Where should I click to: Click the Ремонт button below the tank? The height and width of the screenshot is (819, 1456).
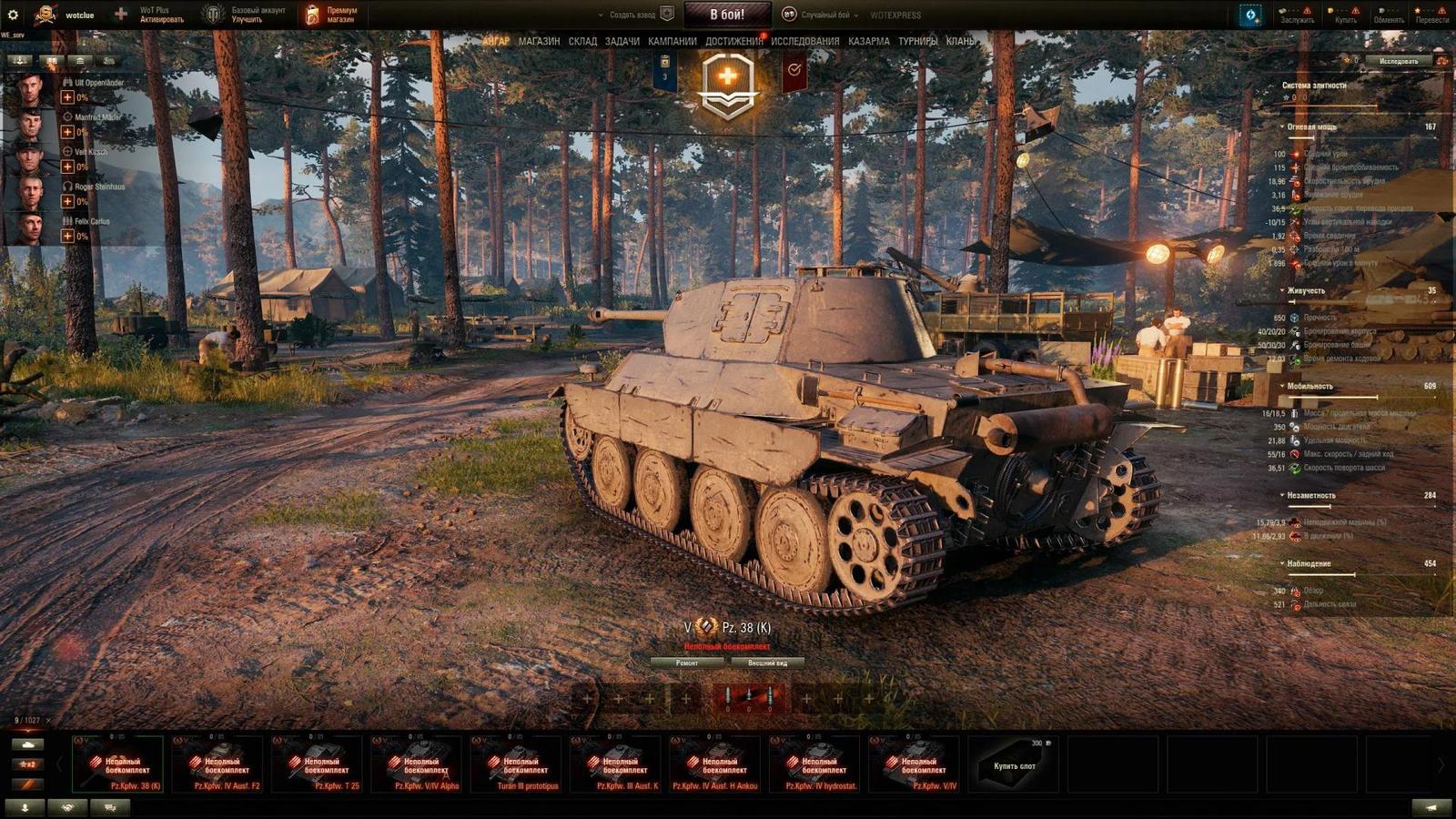689,663
